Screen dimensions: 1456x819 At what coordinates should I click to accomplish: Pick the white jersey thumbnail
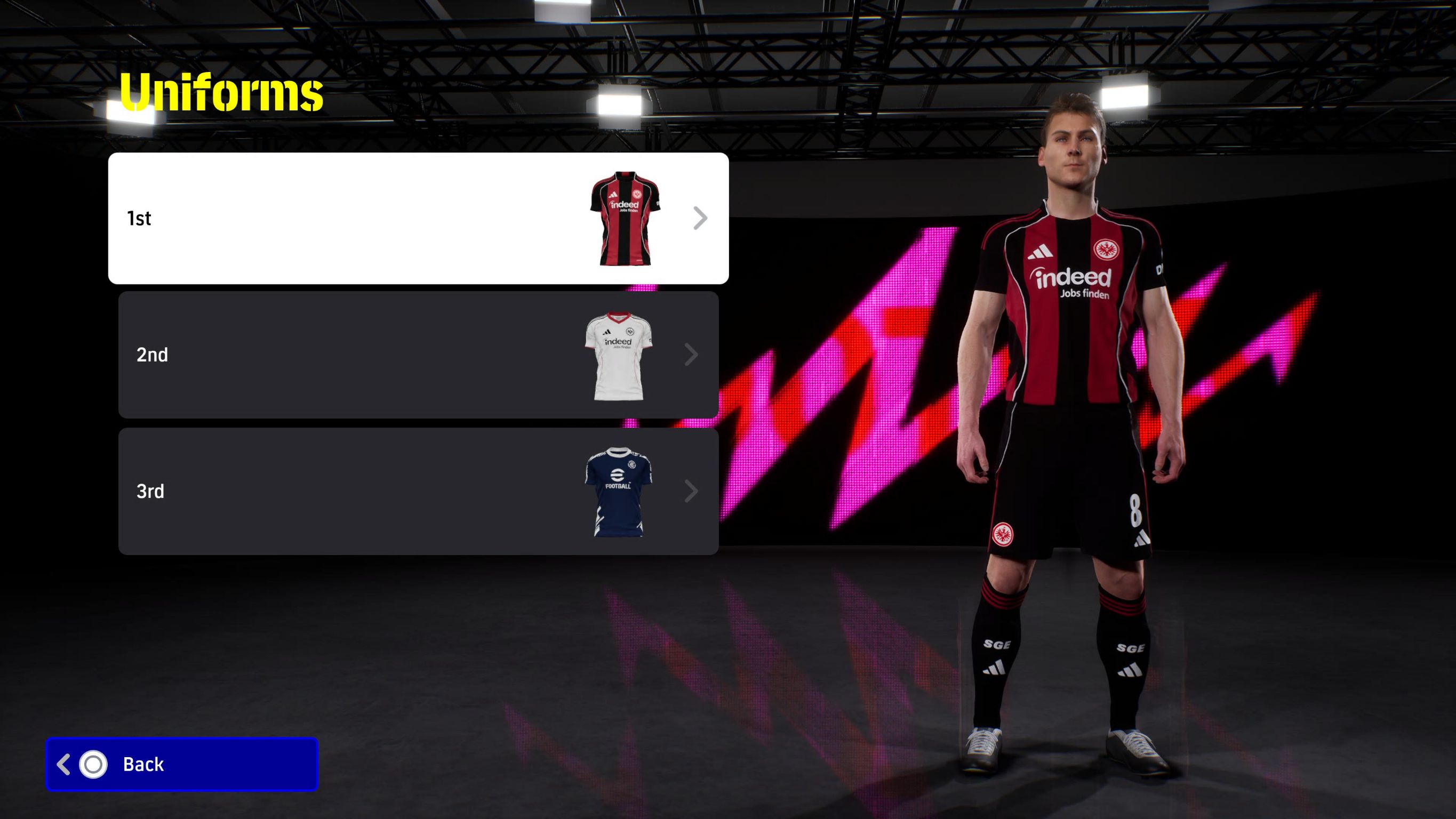[x=618, y=356]
